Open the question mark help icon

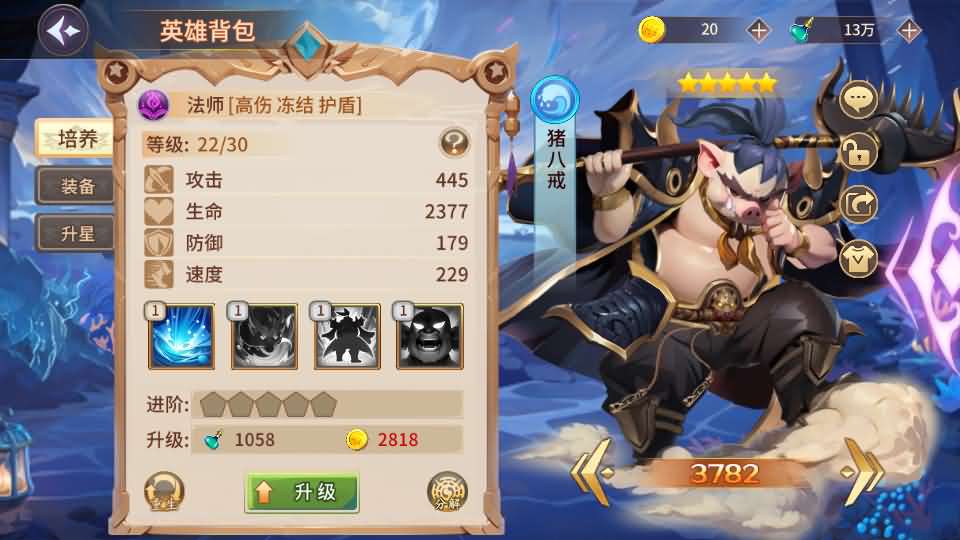click(455, 143)
